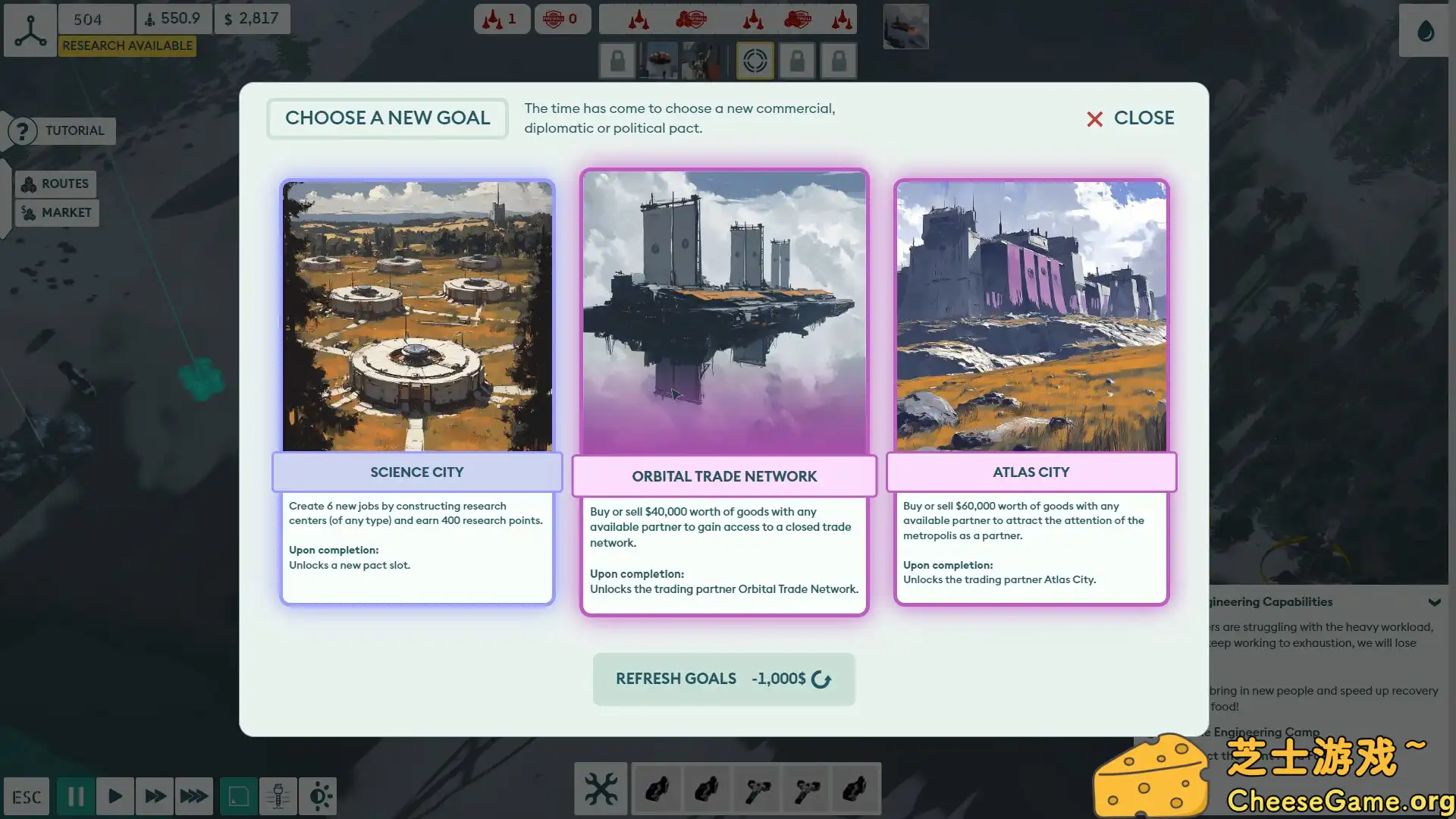
Task: Click the firewall shield counter at top
Action: tap(563, 19)
